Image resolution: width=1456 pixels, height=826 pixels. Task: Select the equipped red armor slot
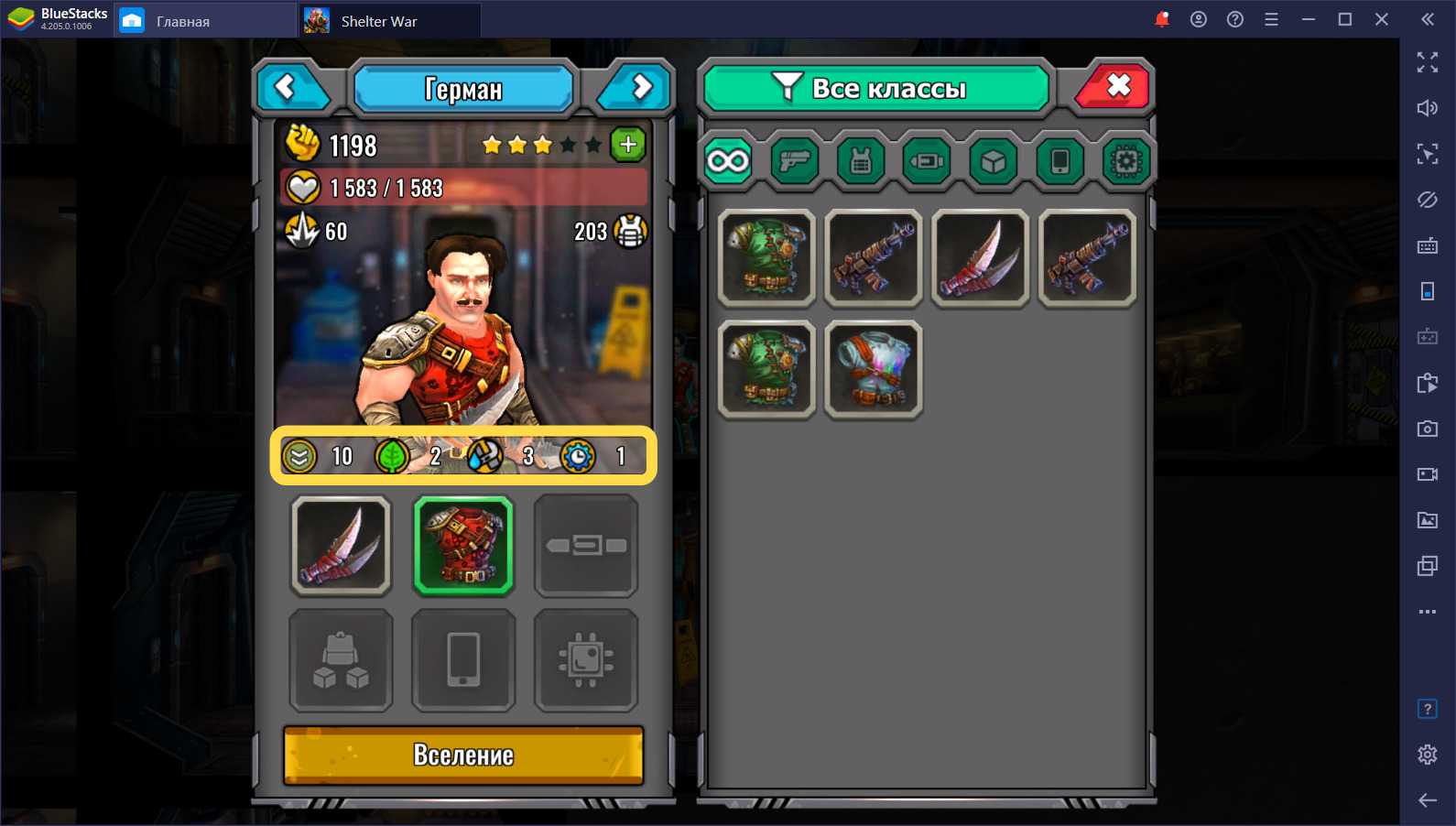tap(463, 546)
